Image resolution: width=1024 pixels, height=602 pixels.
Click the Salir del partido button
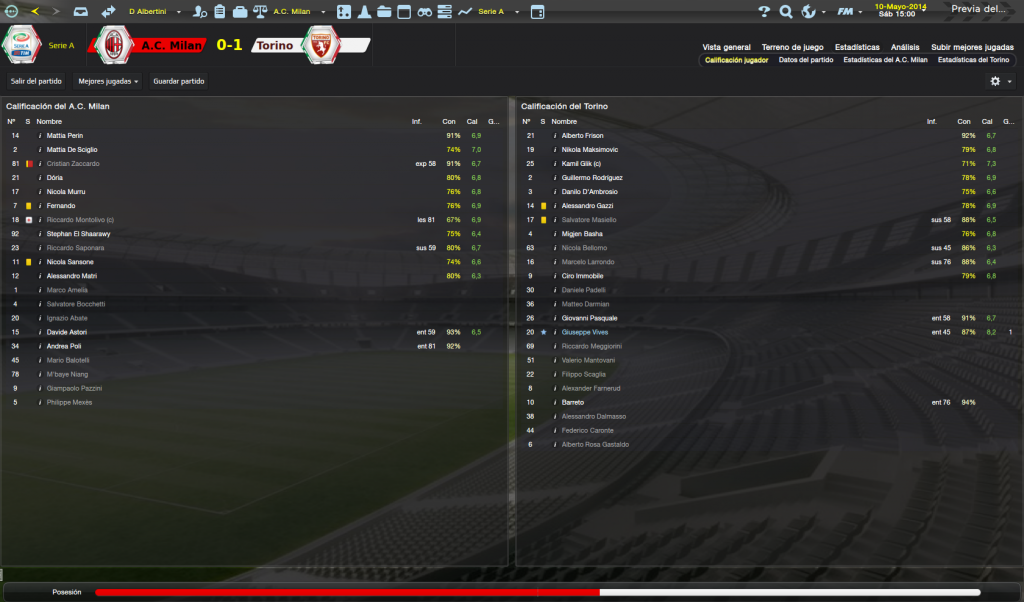(35, 81)
